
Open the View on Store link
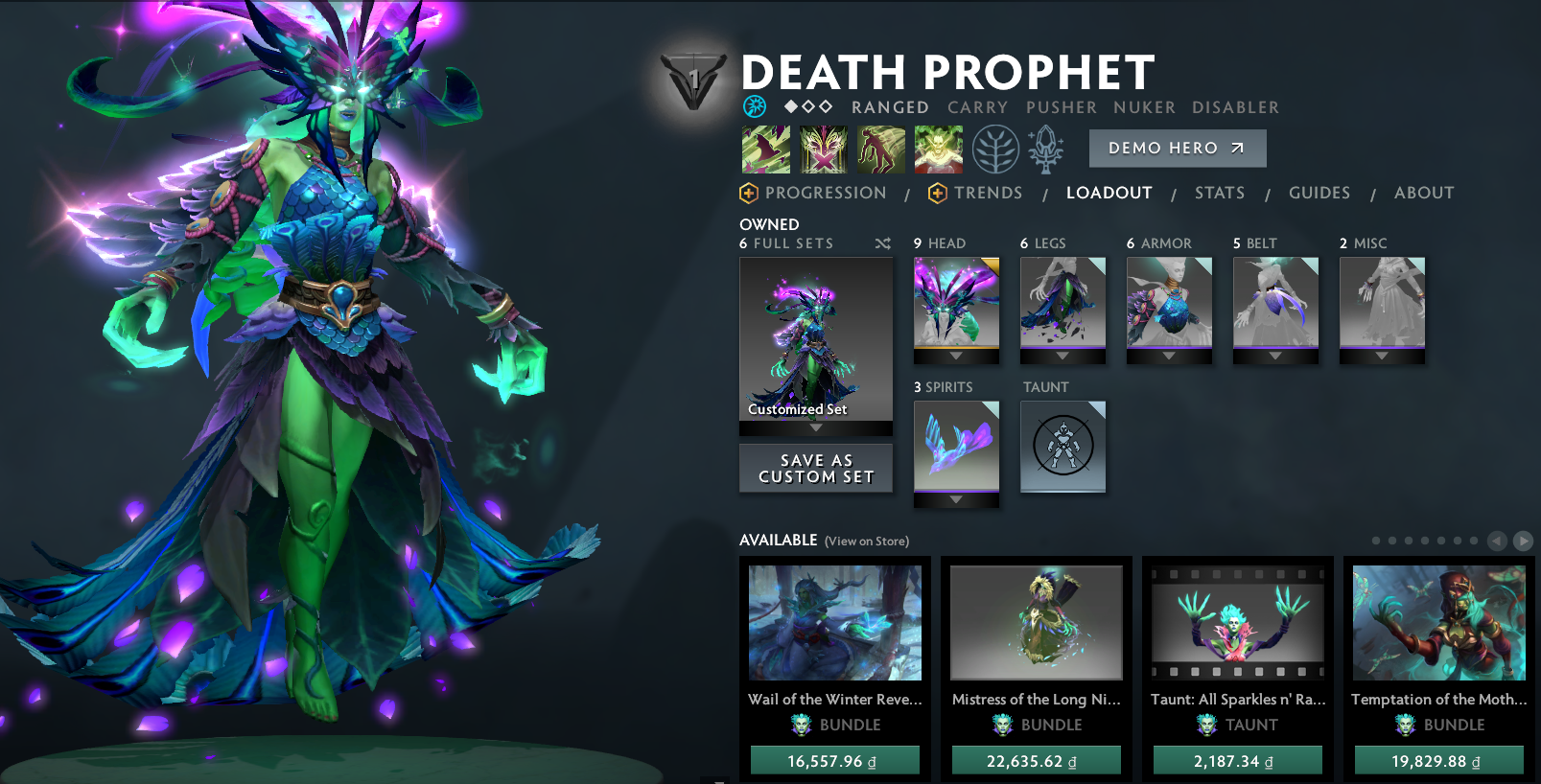pos(866,541)
